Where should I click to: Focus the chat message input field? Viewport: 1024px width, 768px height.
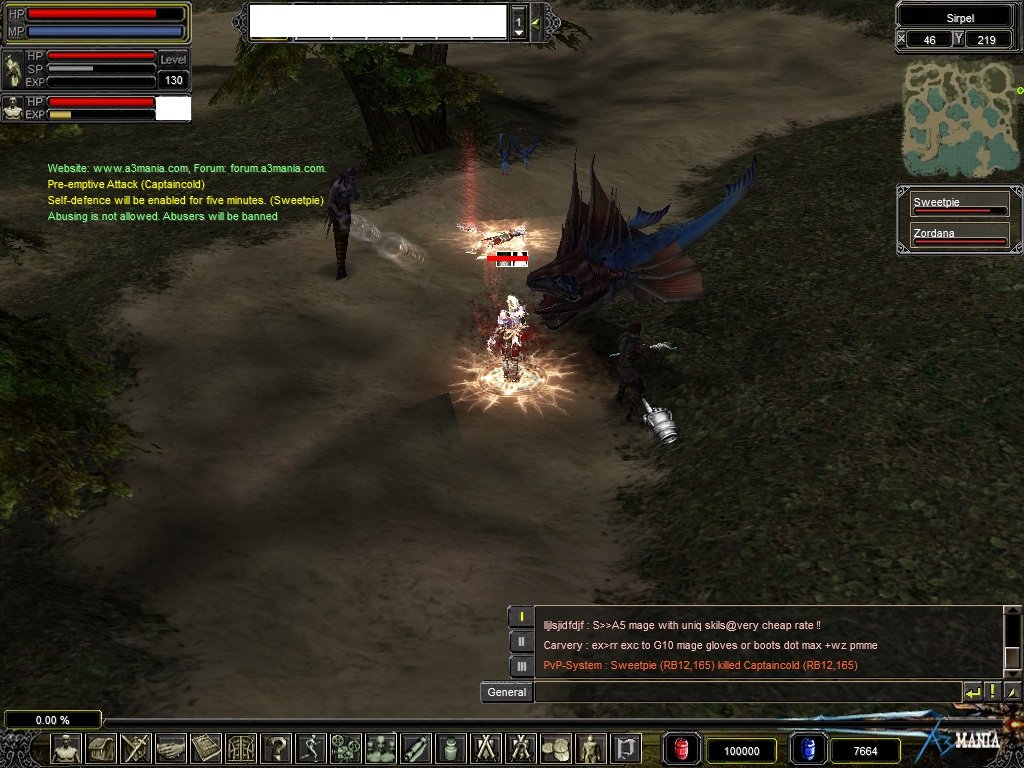tap(746, 692)
